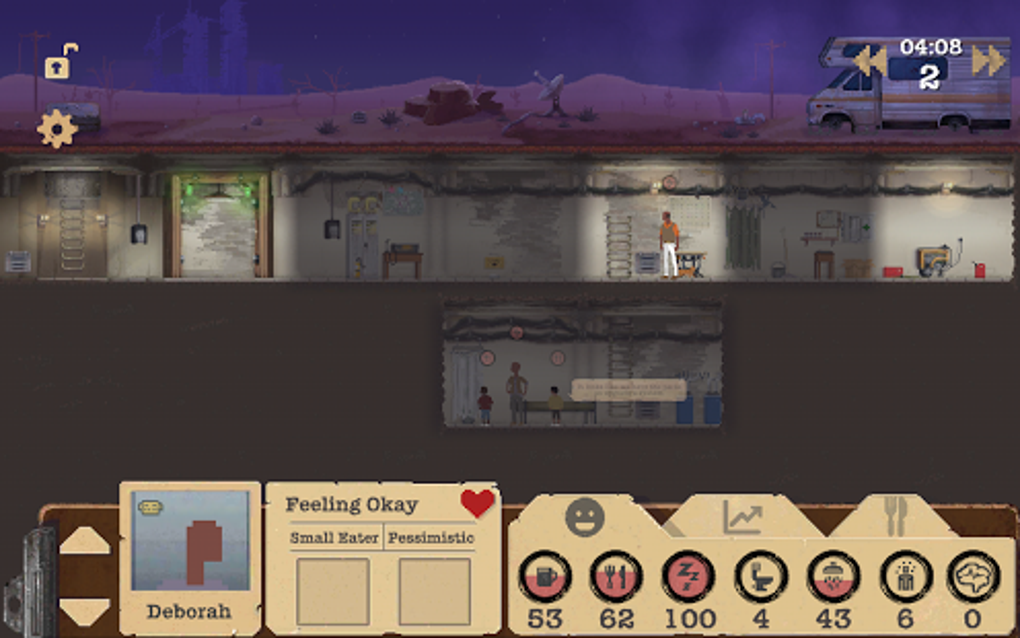1020x638 pixels.
Task: Select the Small Eater trait
Action: point(334,538)
